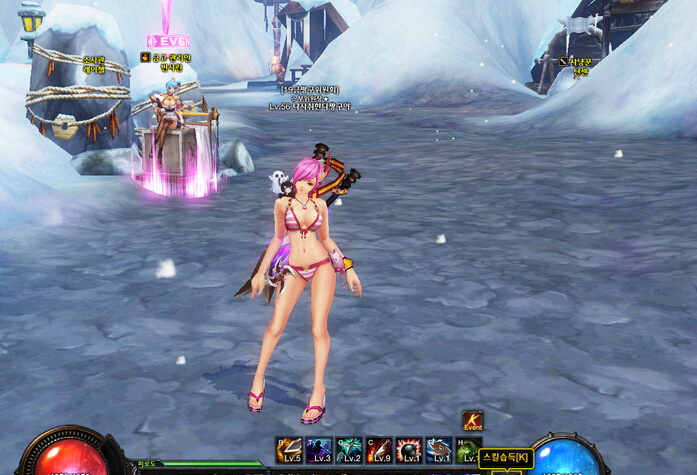Open the orange Event icon
The width and height of the screenshot is (697, 475).
472,421
